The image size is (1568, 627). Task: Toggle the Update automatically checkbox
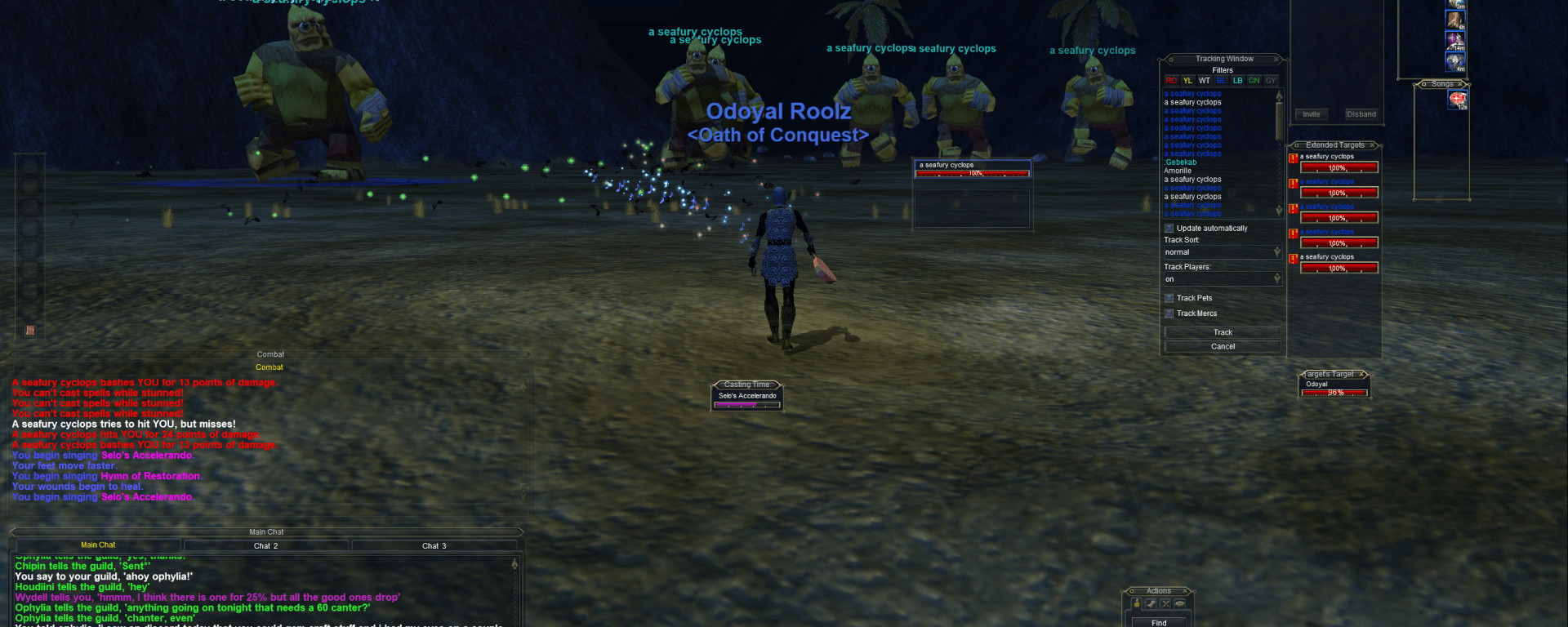[x=1169, y=229]
